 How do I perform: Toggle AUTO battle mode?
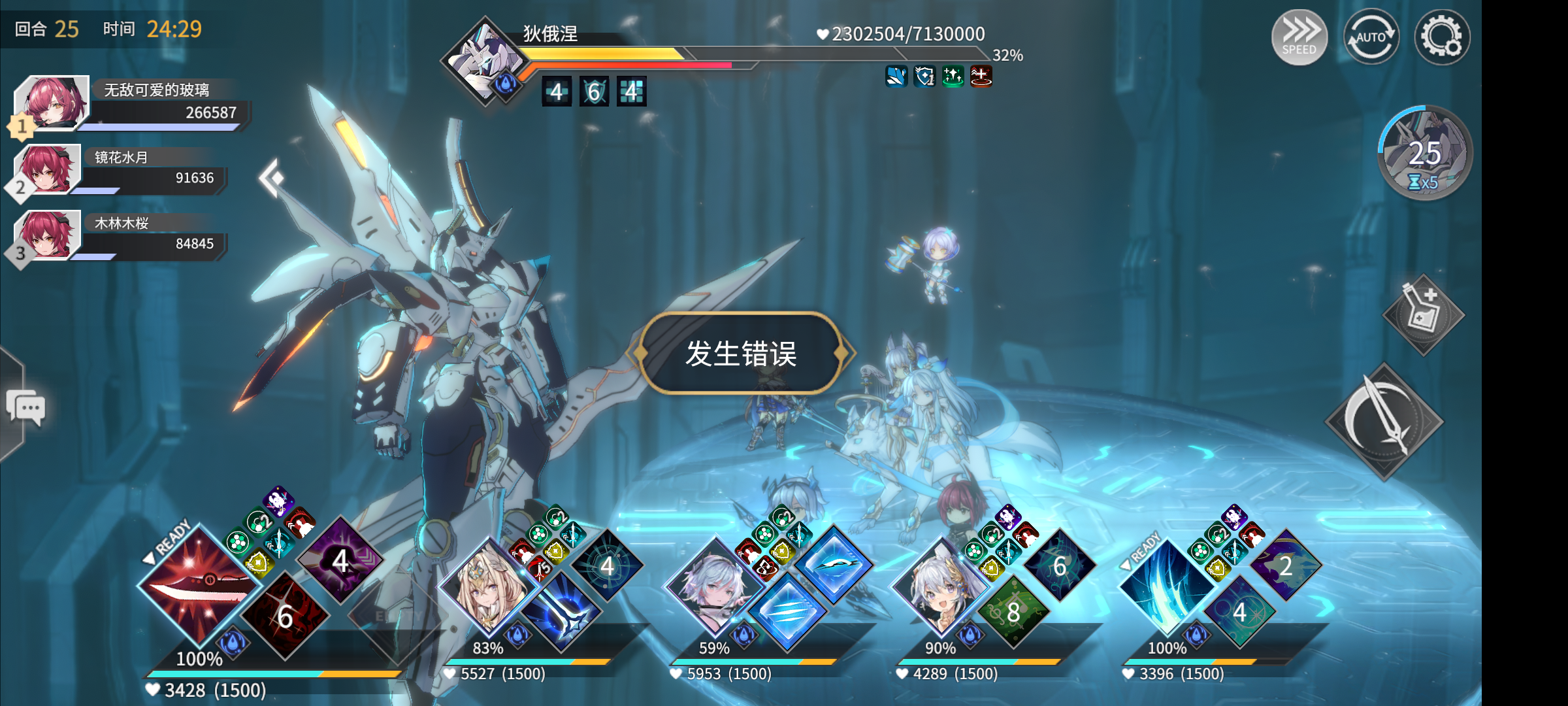(1372, 37)
